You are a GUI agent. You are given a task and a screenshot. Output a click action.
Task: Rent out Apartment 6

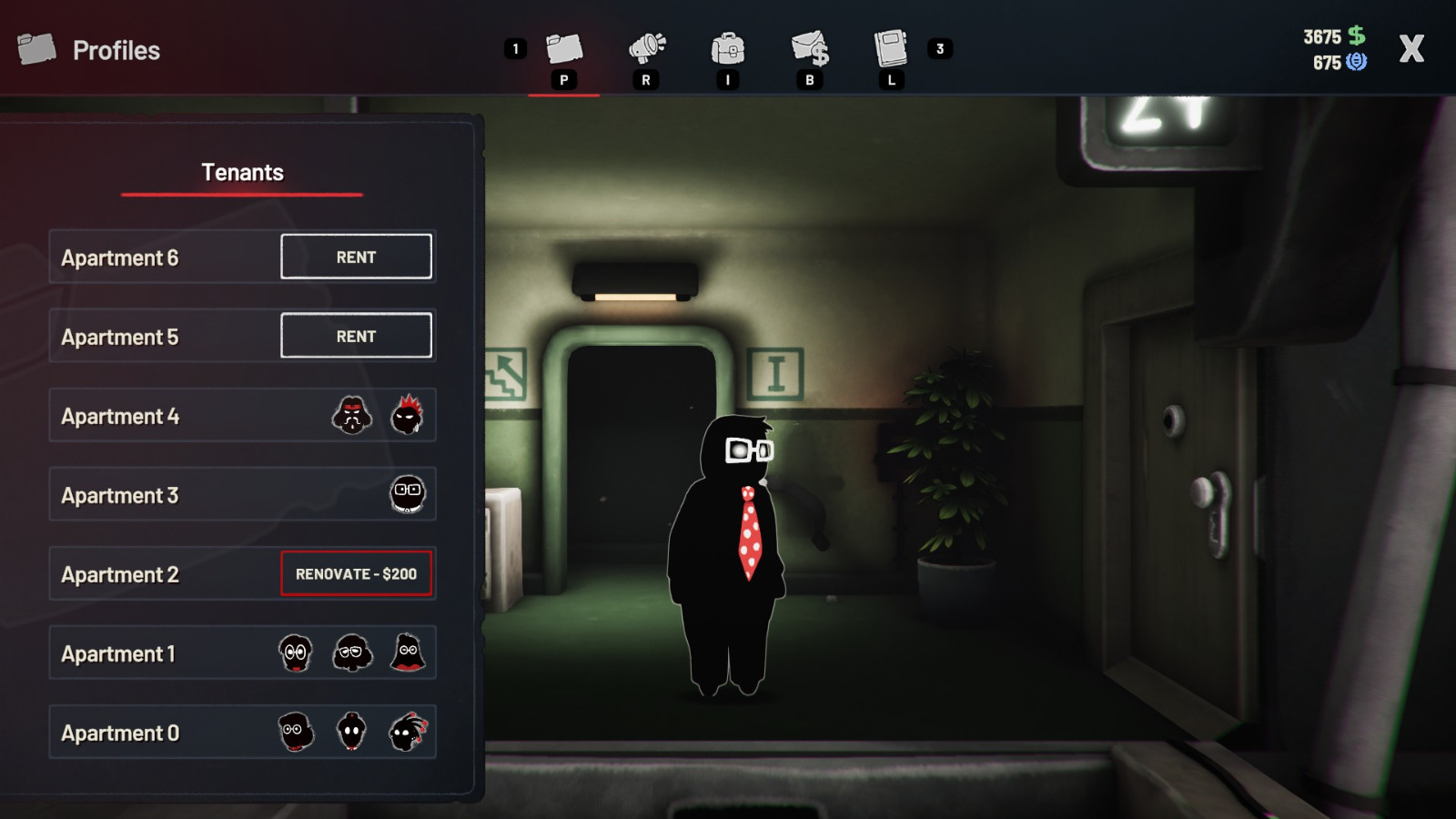[x=356, y=257]
